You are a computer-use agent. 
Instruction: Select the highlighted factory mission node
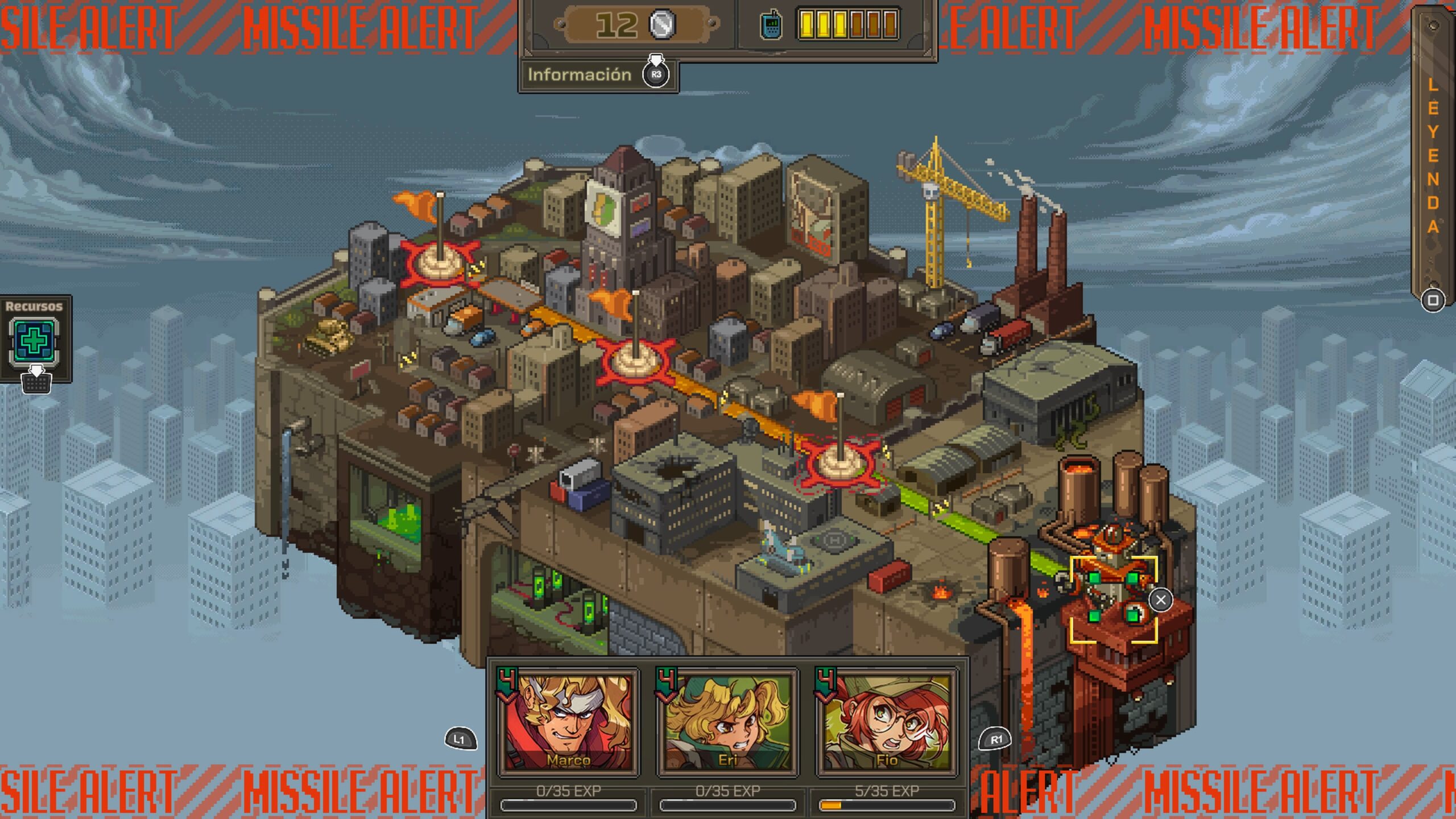[x=1113, y=598]
